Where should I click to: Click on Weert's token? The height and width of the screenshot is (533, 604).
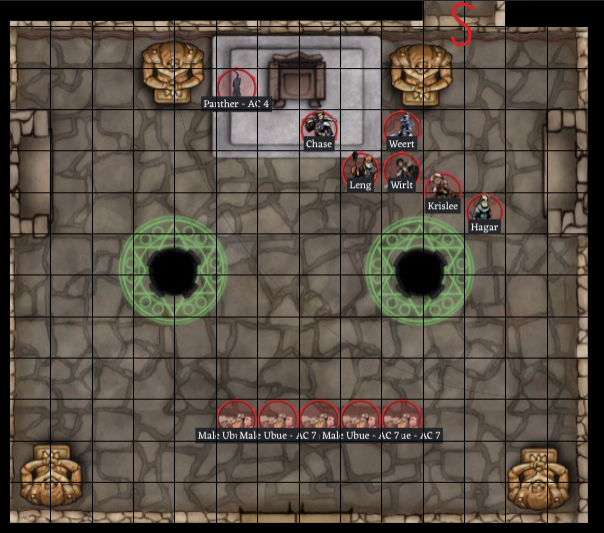(401, 127)
